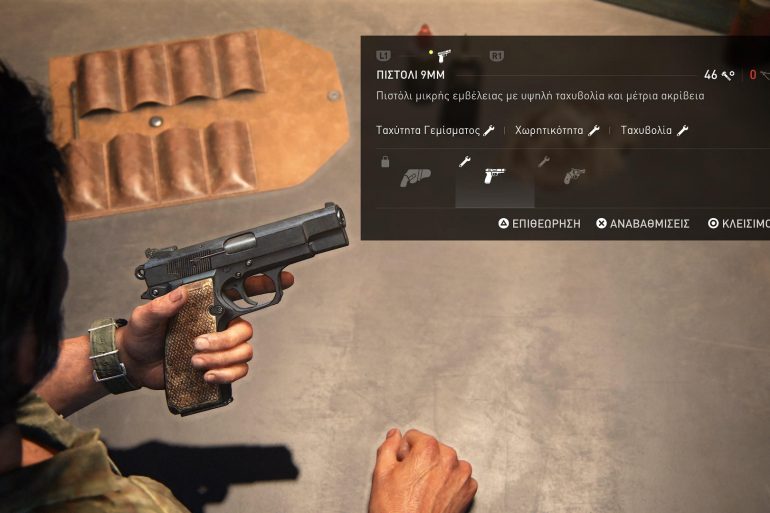Select the Ταχυβολία upgrade
The height and width of the screenshot is (513, 770).
654,131
